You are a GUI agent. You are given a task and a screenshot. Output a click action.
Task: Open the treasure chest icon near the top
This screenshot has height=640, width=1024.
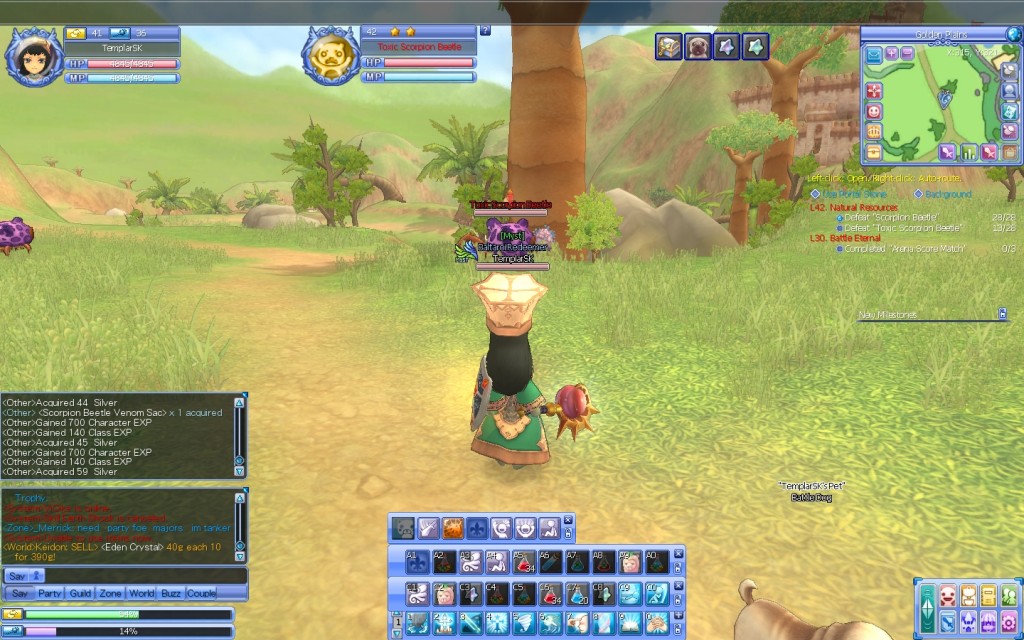[669, 46]
